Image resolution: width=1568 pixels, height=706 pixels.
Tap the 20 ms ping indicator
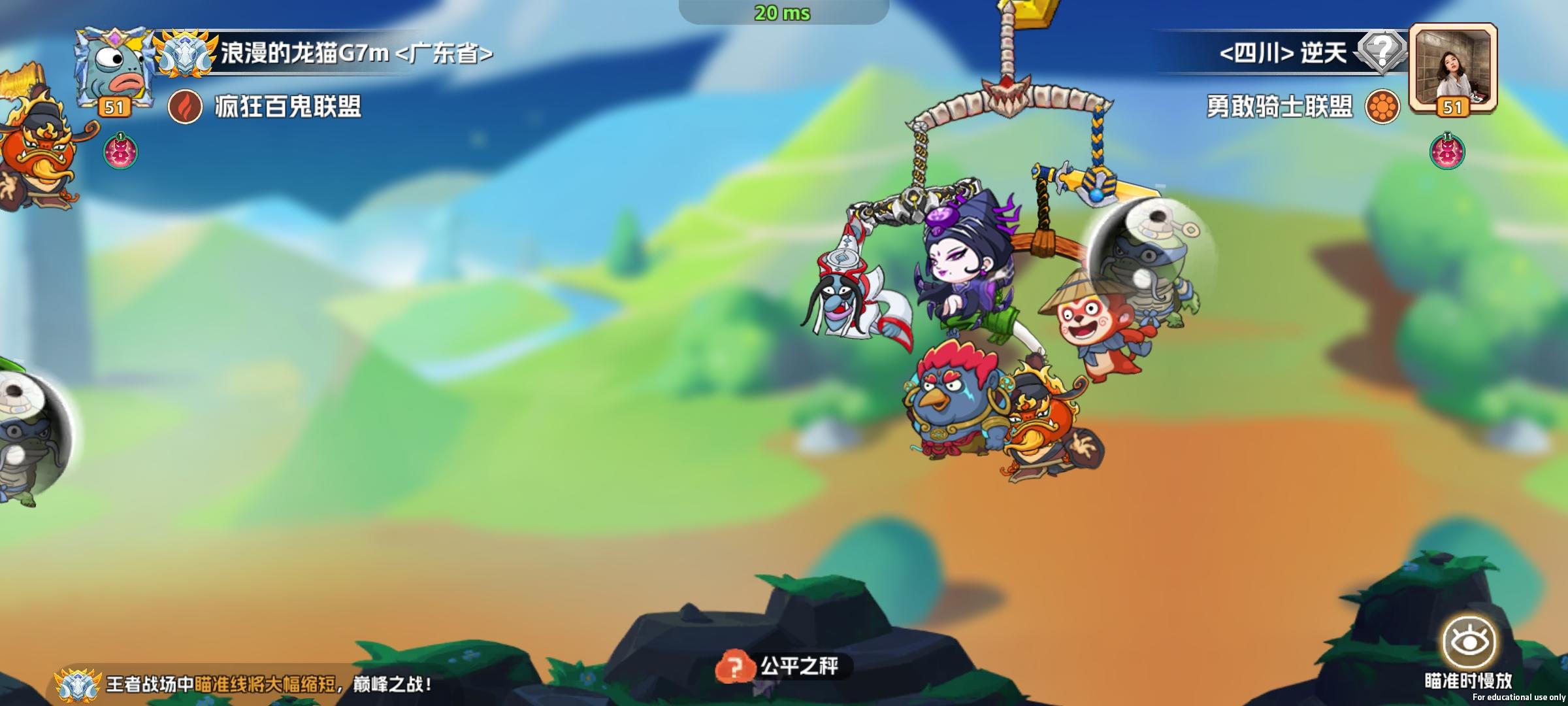coord(781,11)
